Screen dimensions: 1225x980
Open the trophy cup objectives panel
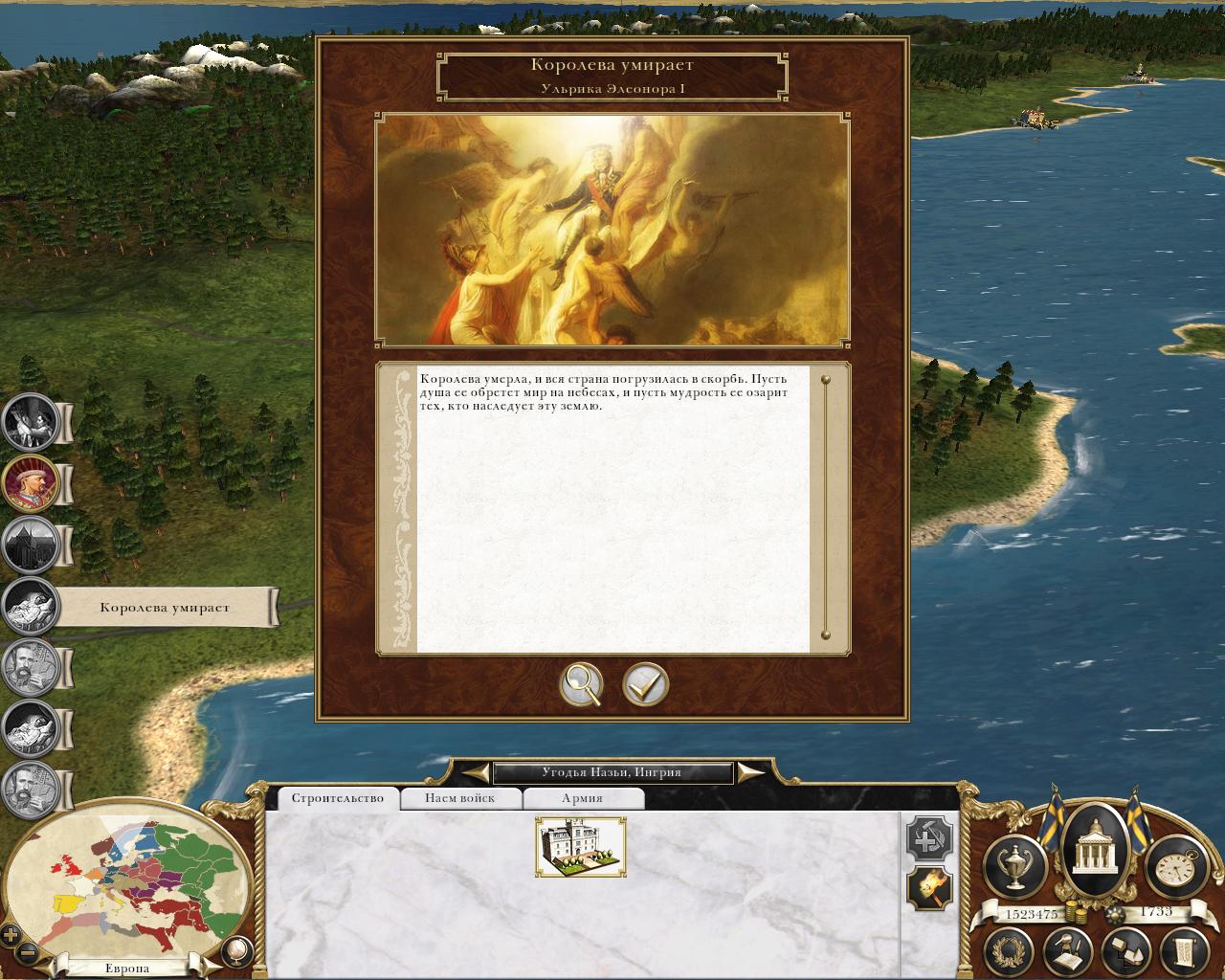click(x=1014, y=863)
